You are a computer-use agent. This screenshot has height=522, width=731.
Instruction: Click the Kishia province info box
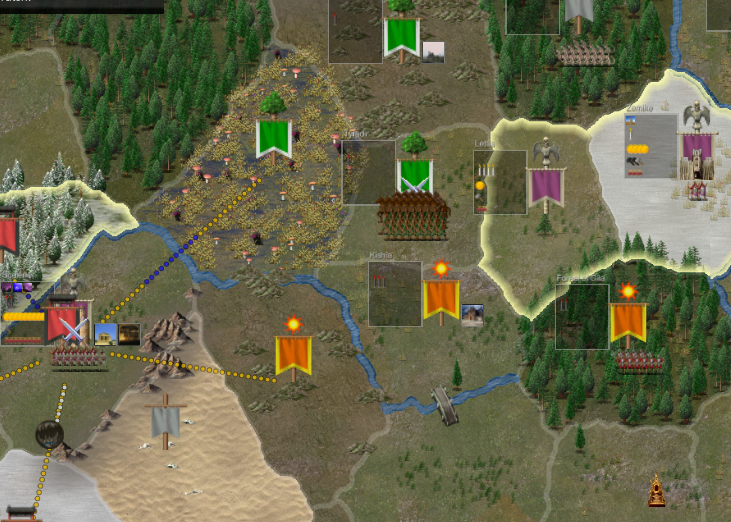click(x=394, y=294)
